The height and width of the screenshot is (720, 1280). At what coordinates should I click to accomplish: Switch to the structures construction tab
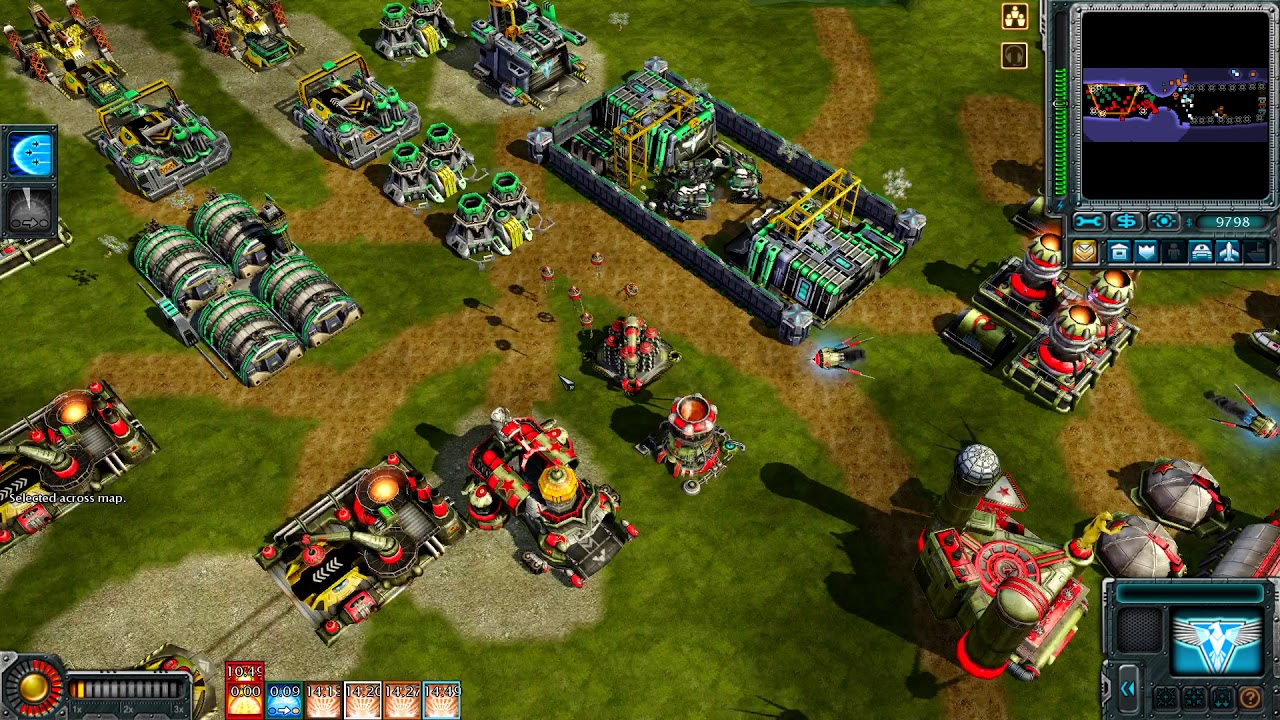click(1121, 253)
